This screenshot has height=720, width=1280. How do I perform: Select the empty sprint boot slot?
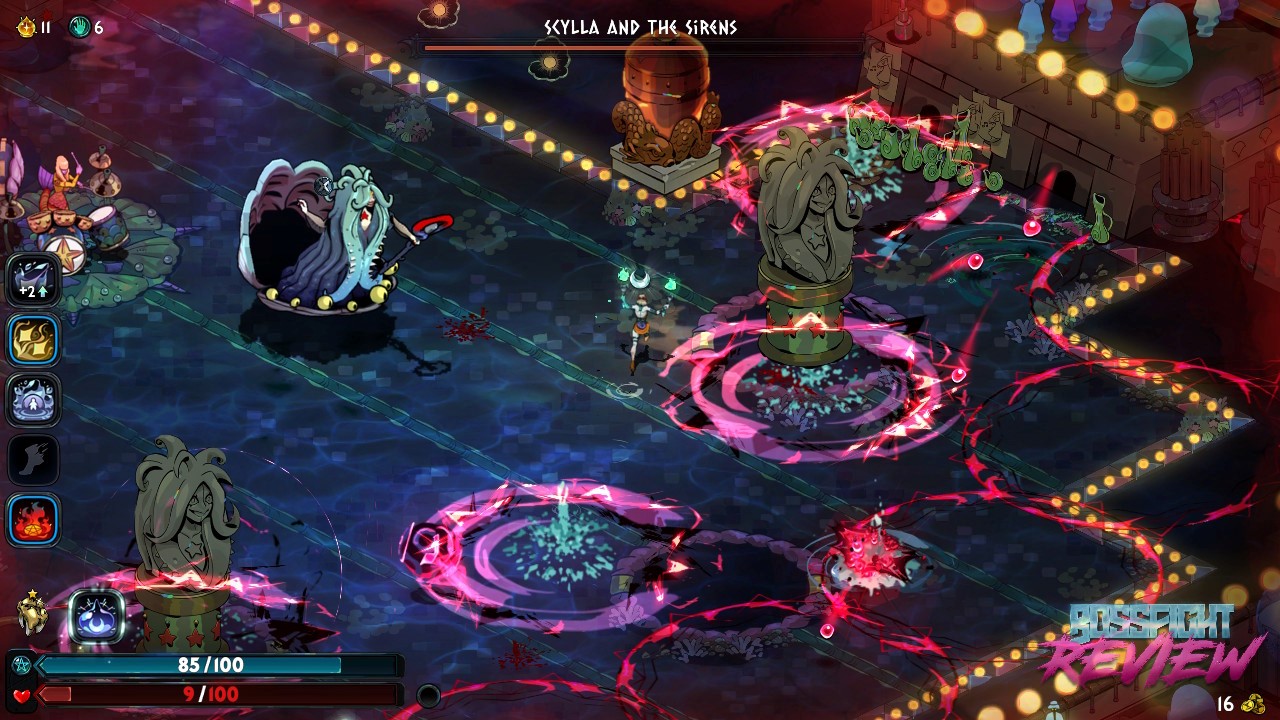pyautogui.click(x=34, y=460)
